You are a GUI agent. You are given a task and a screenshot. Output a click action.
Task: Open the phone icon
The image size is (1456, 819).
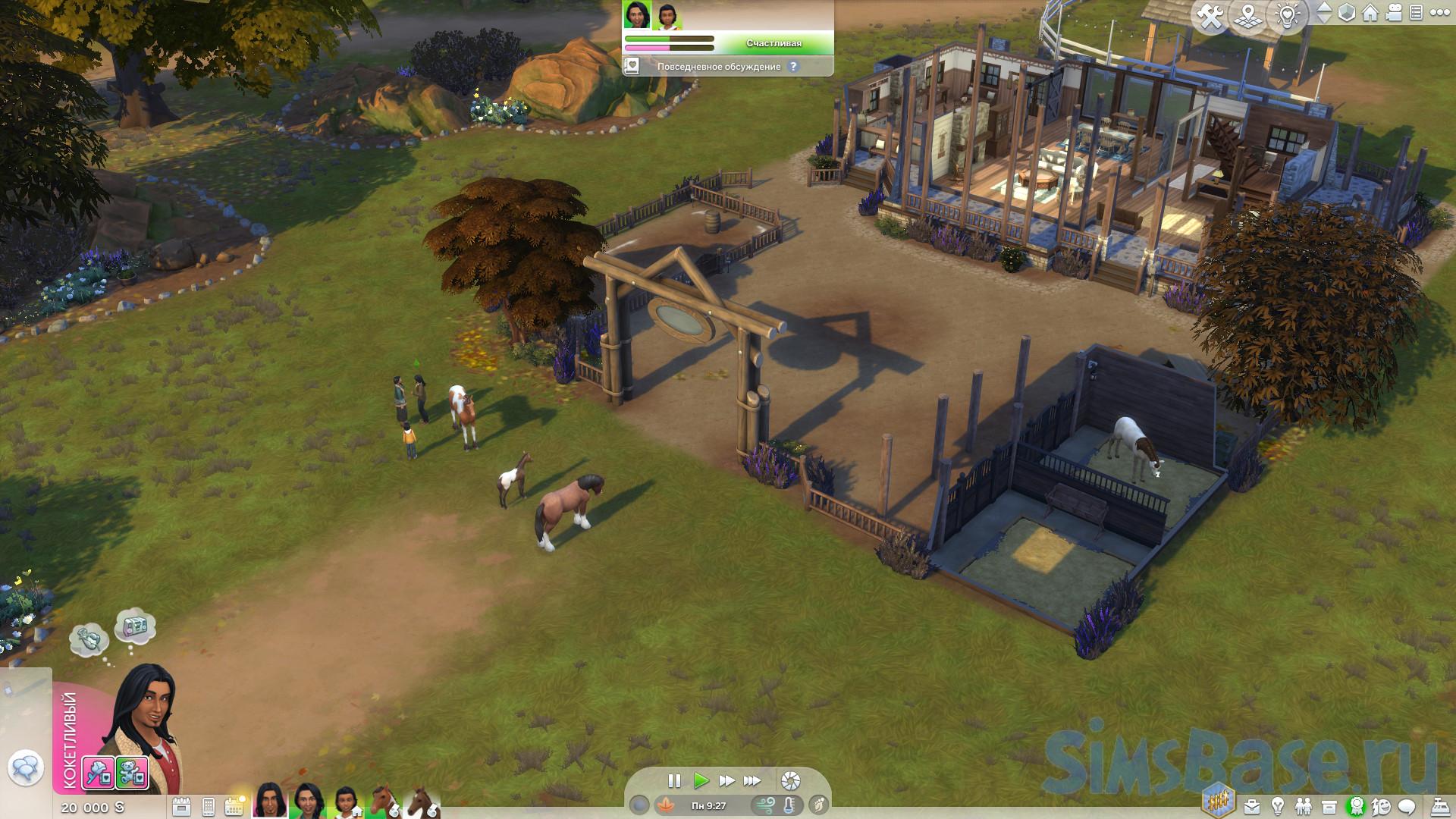tap(209, 805)
